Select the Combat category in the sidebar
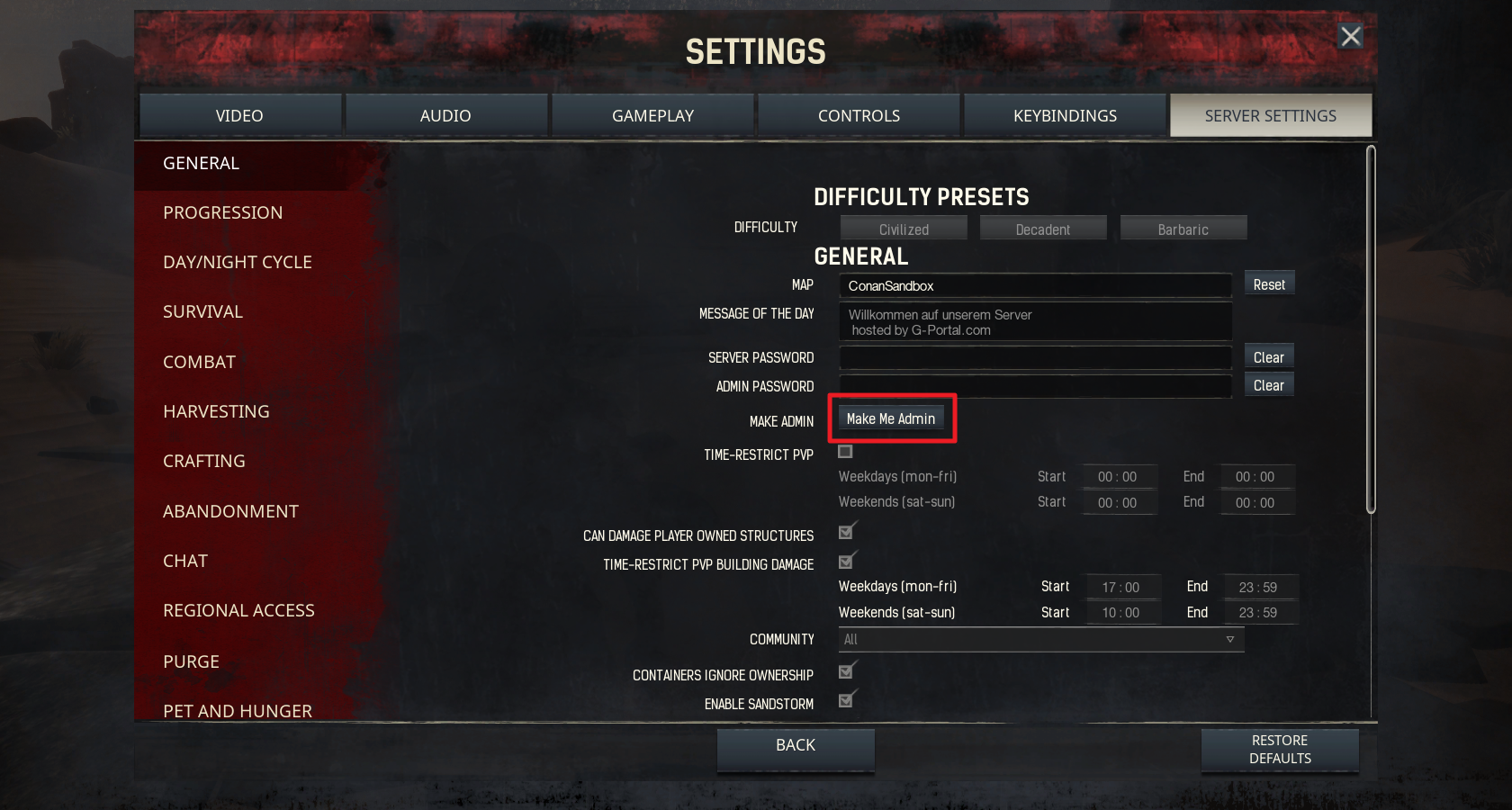This screenshot has height=810, width=1512. click(199, 362)
